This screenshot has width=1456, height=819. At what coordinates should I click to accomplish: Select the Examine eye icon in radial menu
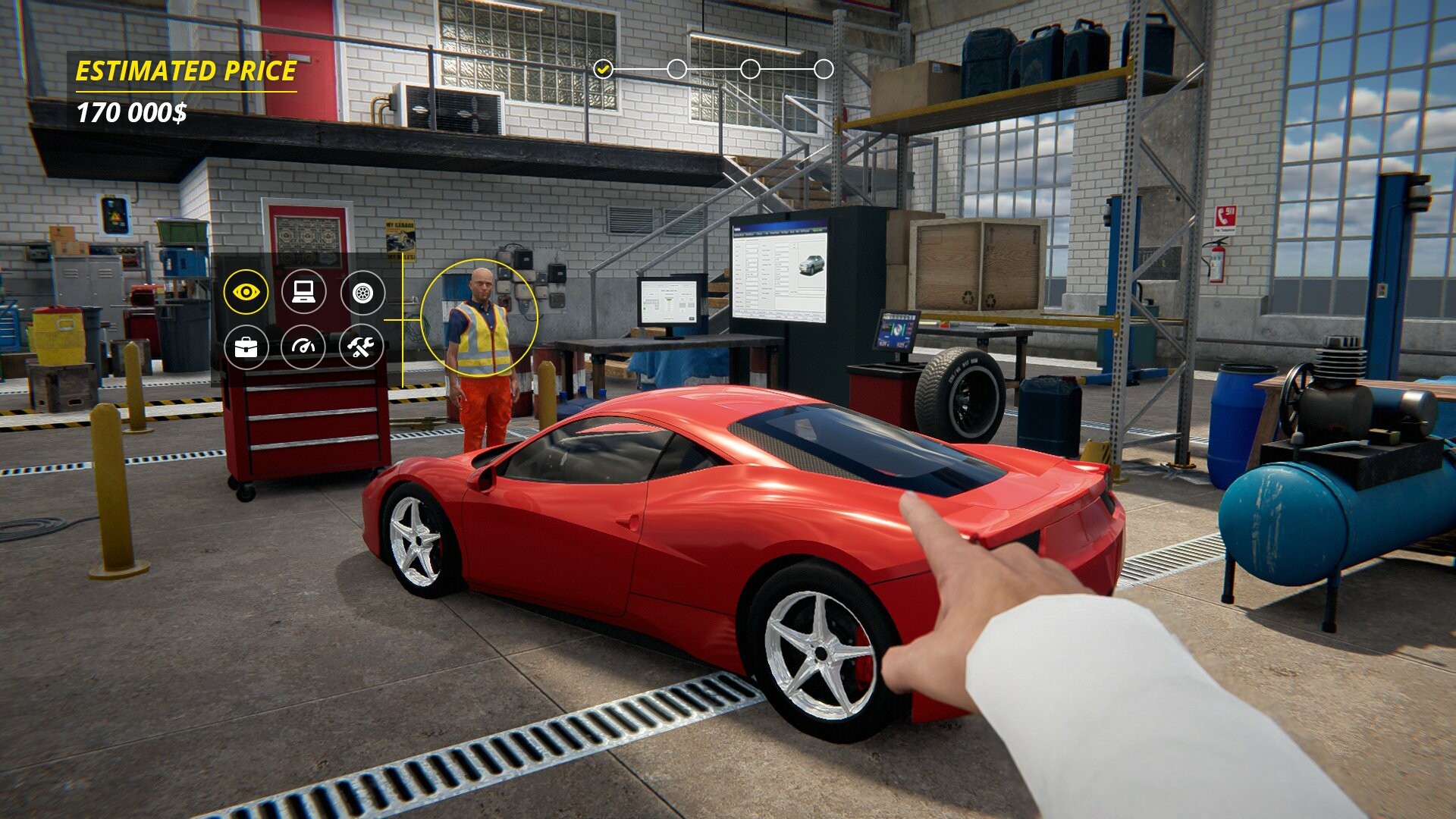pyautogui.click(x=245, y=290)
